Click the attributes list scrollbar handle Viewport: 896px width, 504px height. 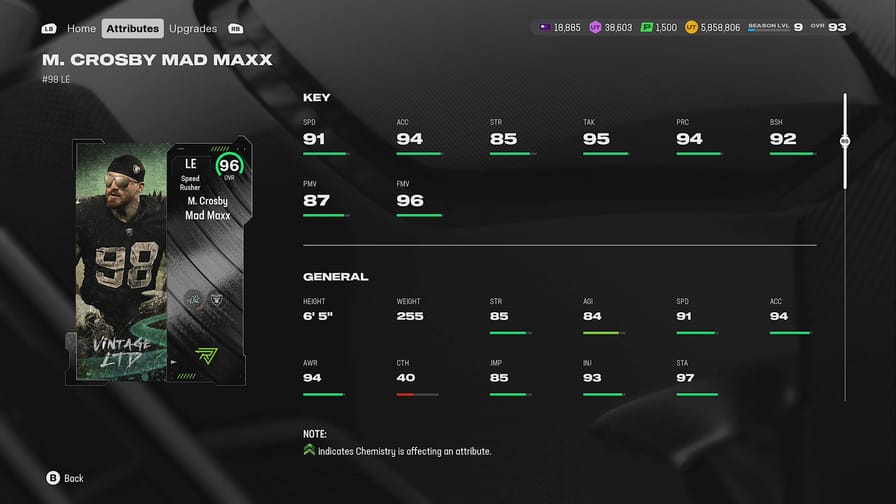845,142
